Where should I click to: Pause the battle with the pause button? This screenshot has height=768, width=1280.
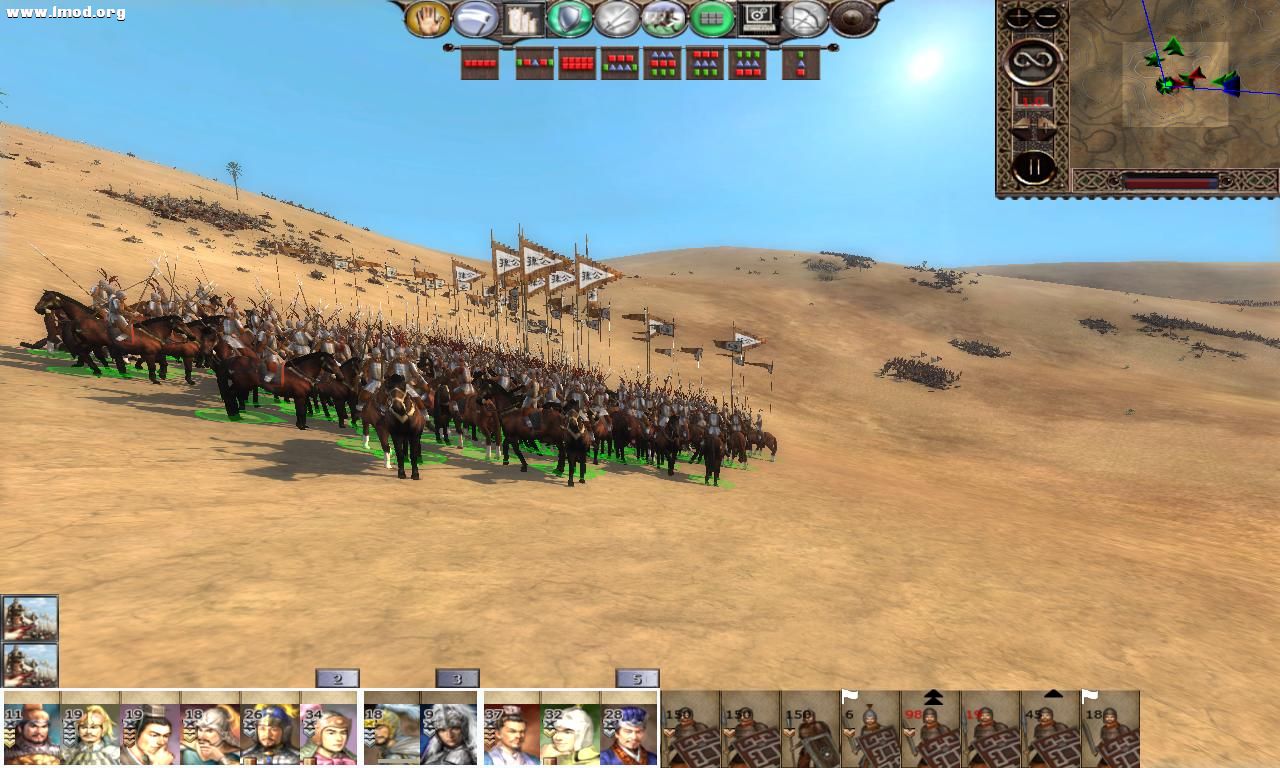tap(1034, 165)
